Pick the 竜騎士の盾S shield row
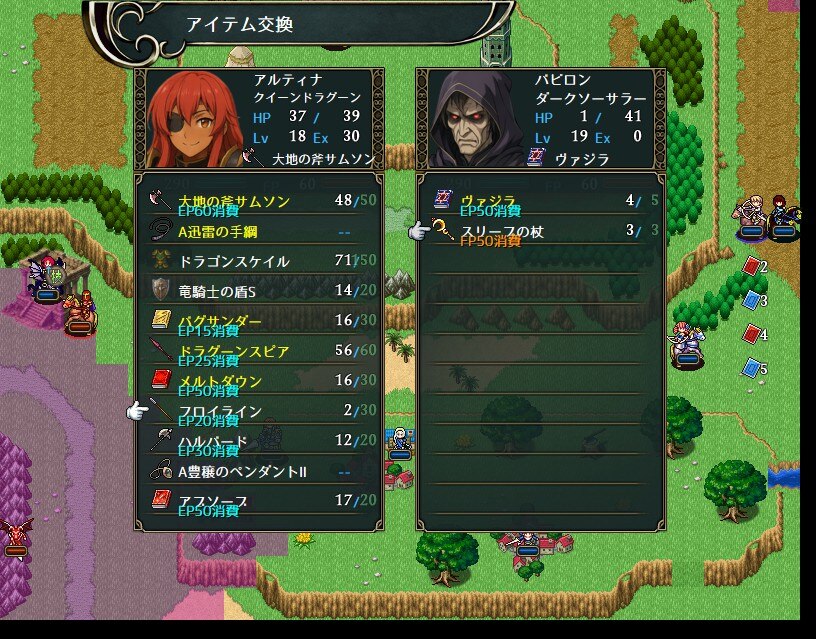This screenshot has height=639, width=816. click(258, 291)
